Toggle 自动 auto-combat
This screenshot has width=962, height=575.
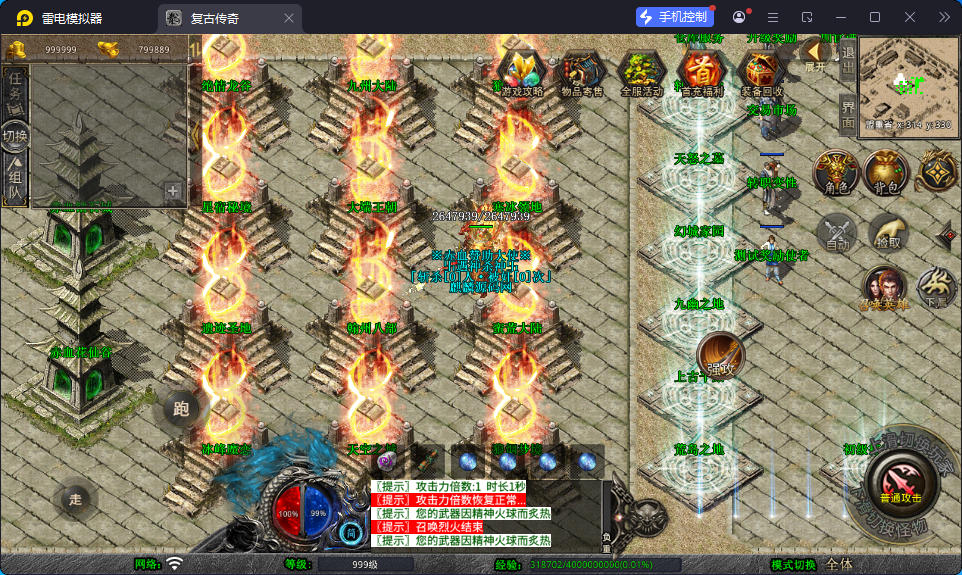point(837,234)
